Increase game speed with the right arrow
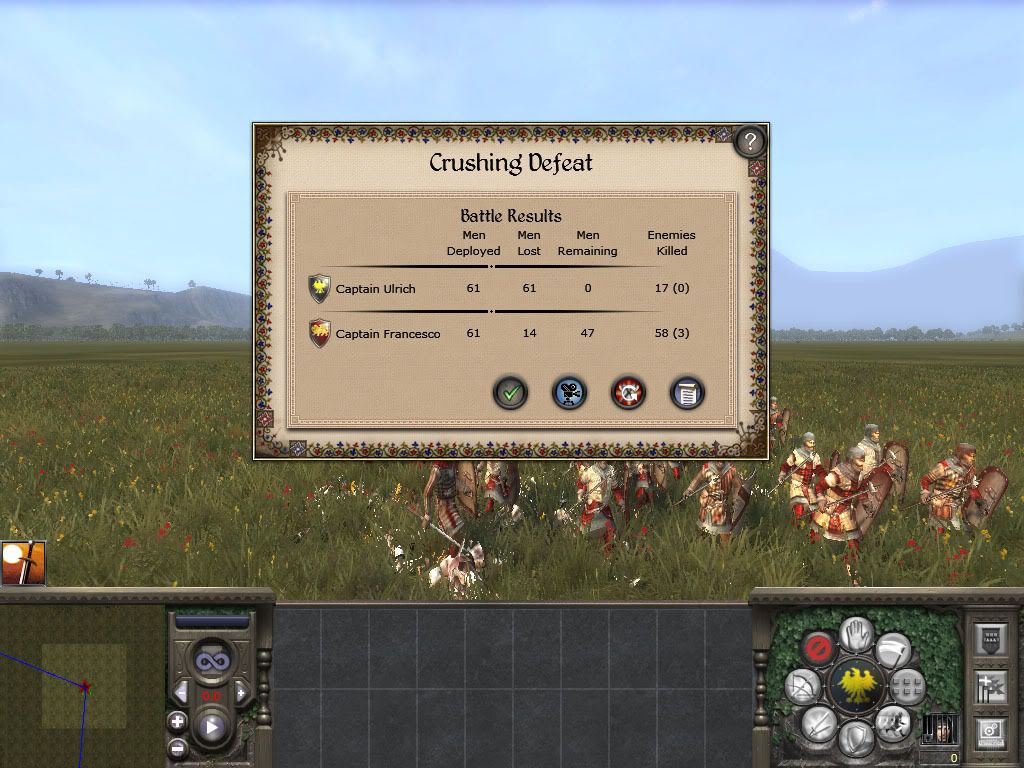This screenshot has height=768, width=1024. [x=241, y=693]
